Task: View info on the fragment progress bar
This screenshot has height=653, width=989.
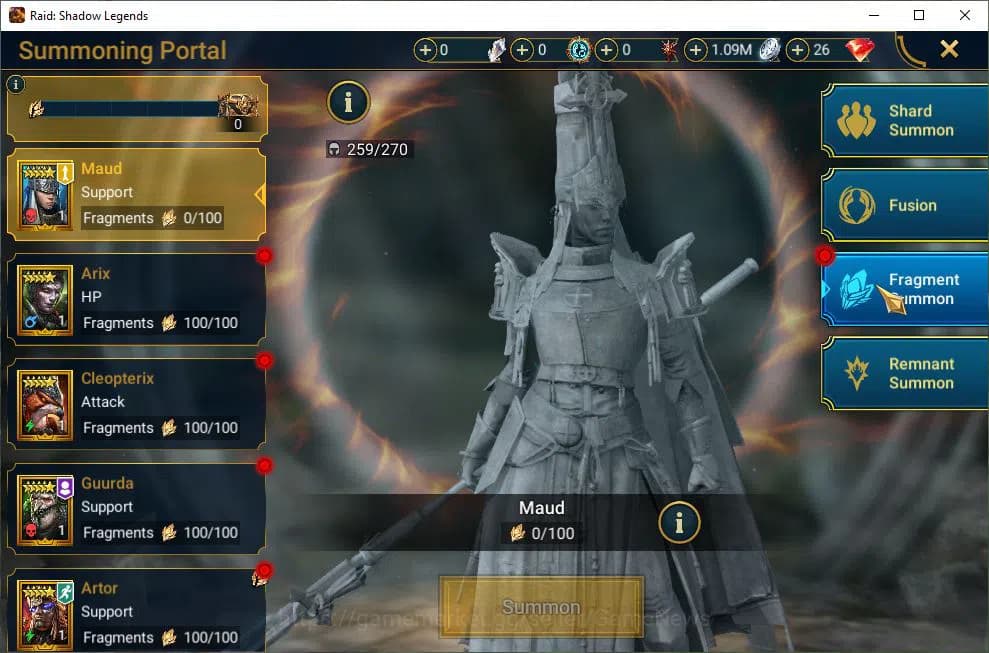Action: tap(15, 85)
